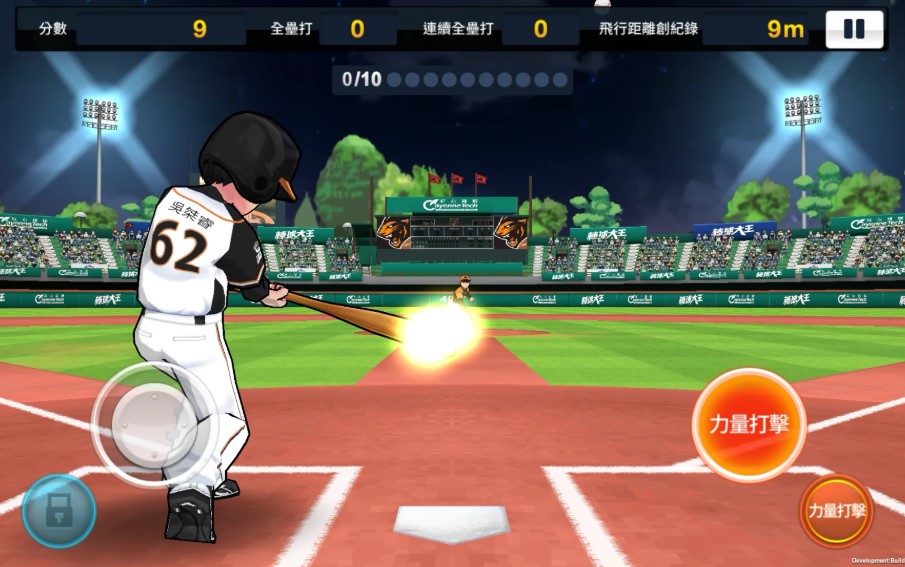Pause the game with the pause button
The width and height of the screenshot is (905, 567).
pyautogui.click(x=854, y=29)
